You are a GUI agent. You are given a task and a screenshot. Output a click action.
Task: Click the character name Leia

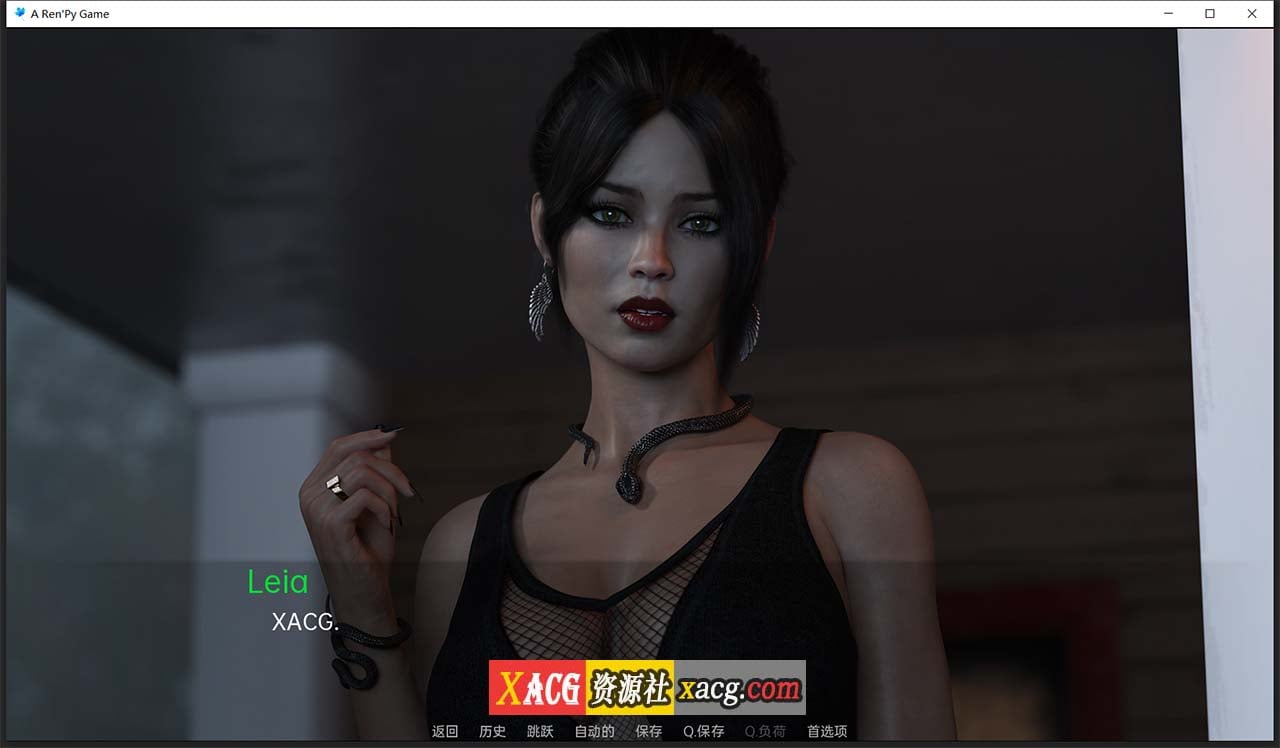click(278, 582)
